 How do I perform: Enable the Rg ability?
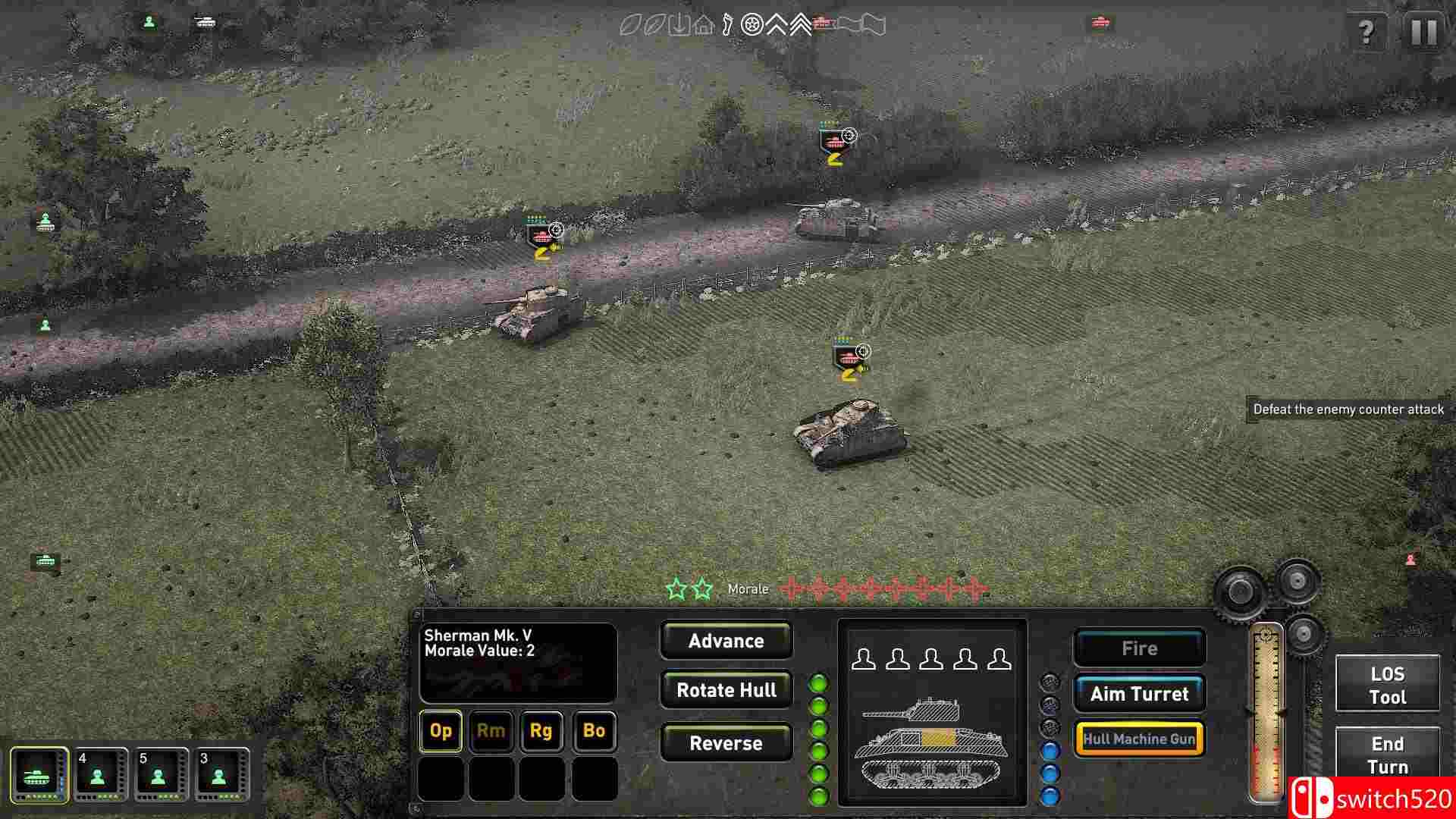(x=543, y=732)
